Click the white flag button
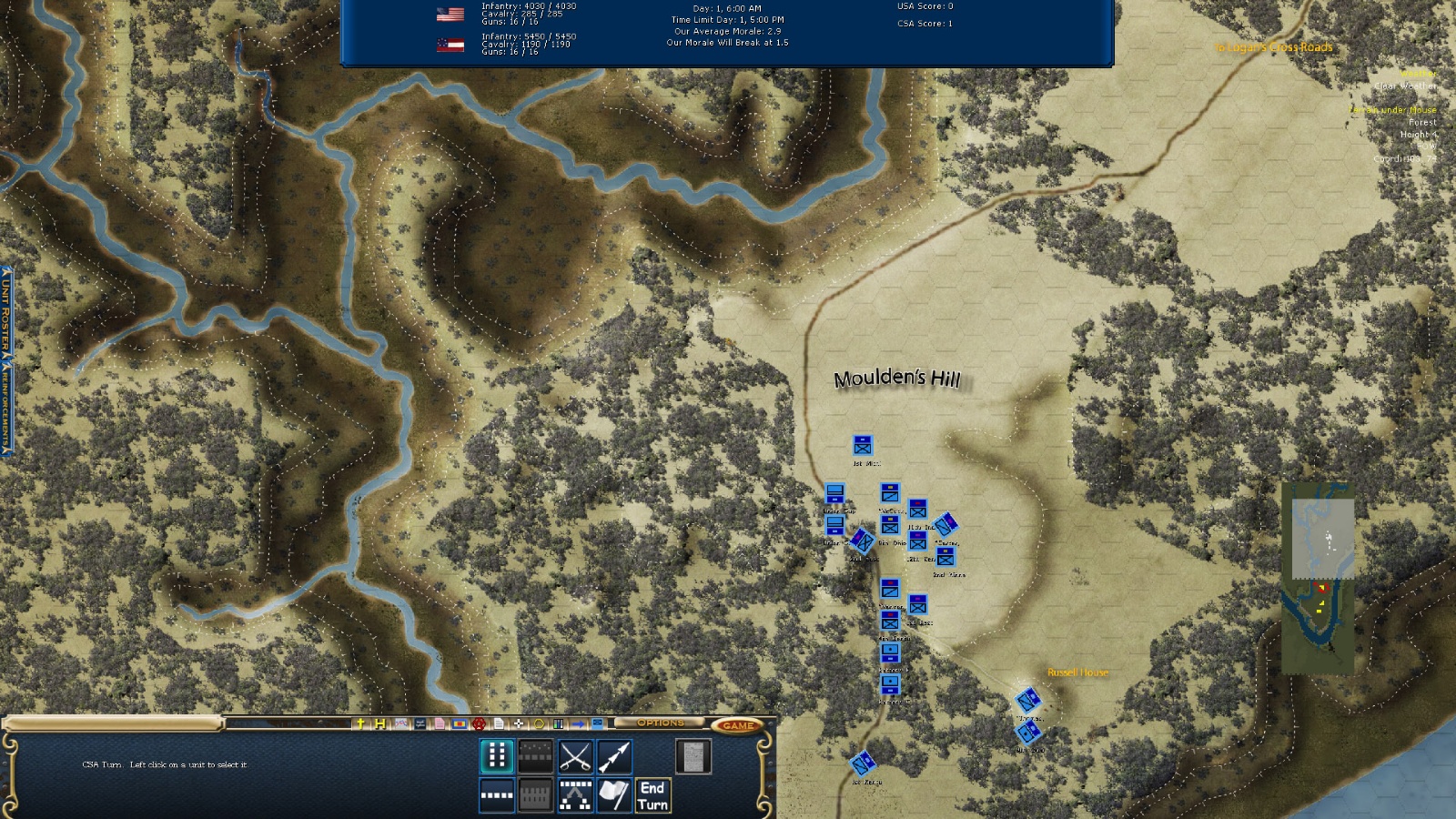Viewport: 1456px width, 819px height. pos(614,795)
